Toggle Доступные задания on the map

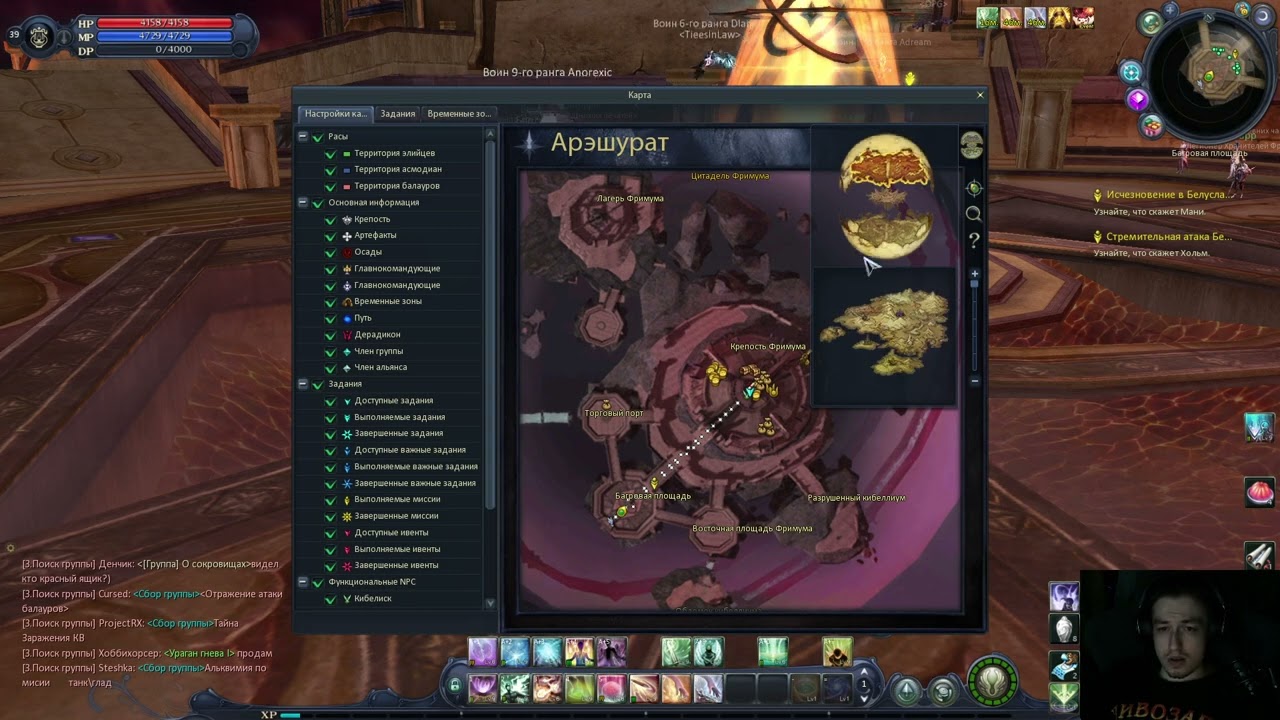click(x=330, y=401)
